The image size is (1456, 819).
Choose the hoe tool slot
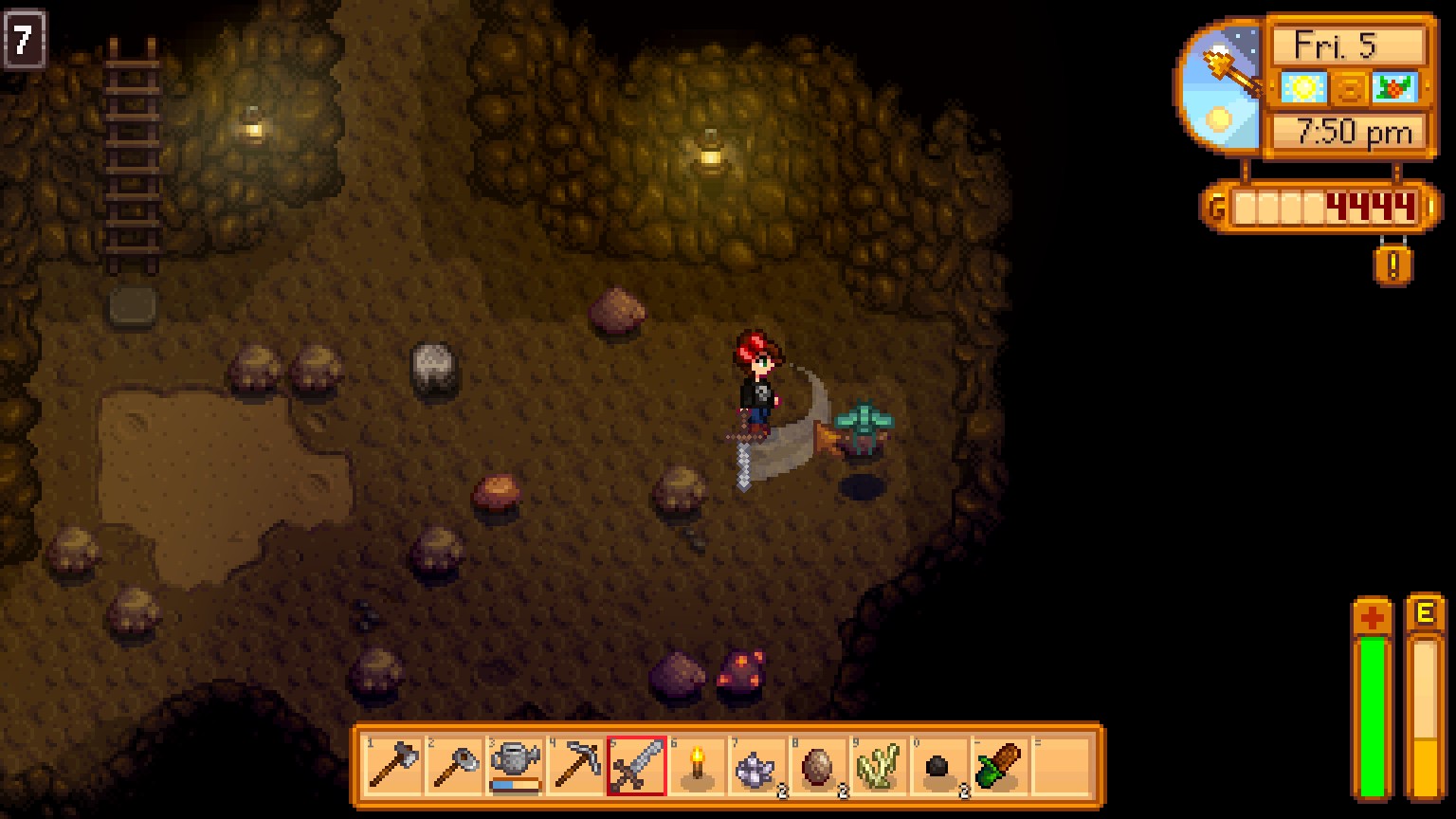[x=451, y=766]
